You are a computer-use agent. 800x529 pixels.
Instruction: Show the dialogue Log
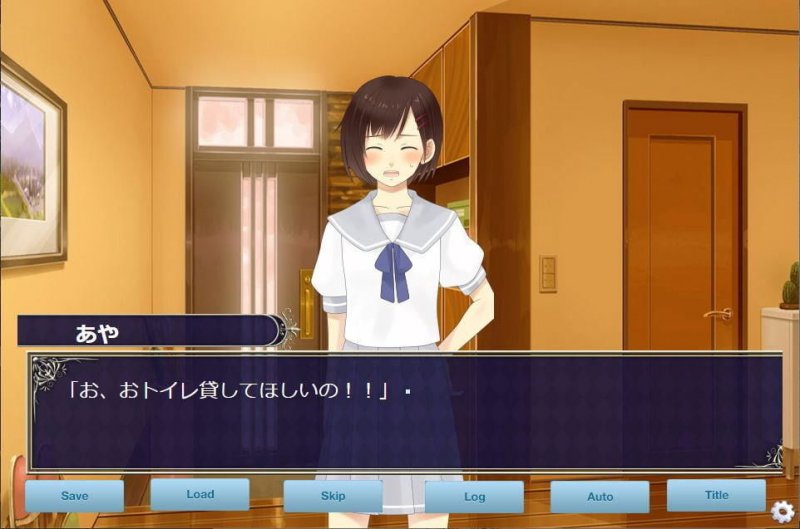pyautogui.click(x=474, y=497)
